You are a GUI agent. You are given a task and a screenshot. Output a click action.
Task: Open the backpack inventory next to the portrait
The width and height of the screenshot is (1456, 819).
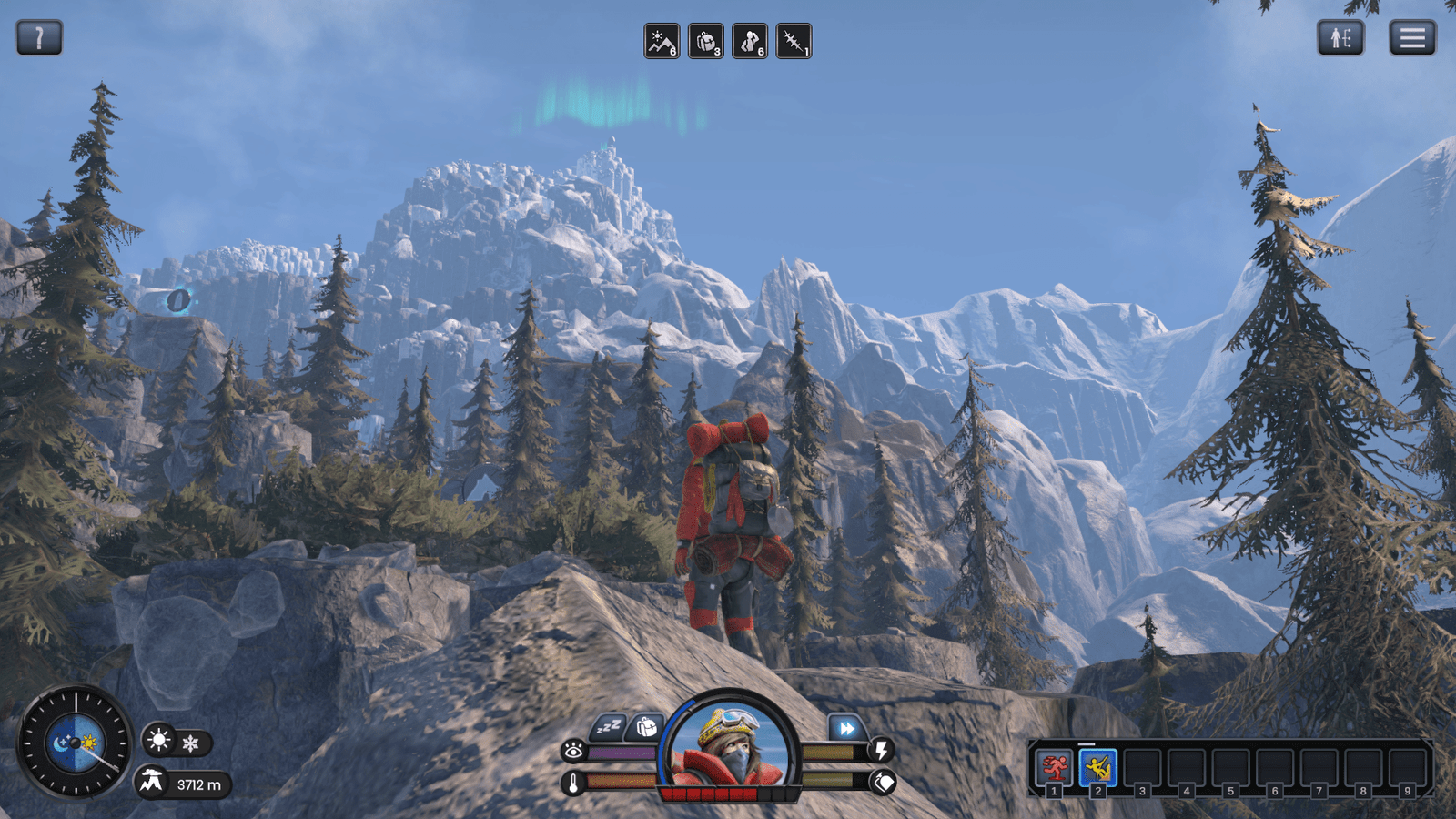pyautogui.click(x=646, y=727)
